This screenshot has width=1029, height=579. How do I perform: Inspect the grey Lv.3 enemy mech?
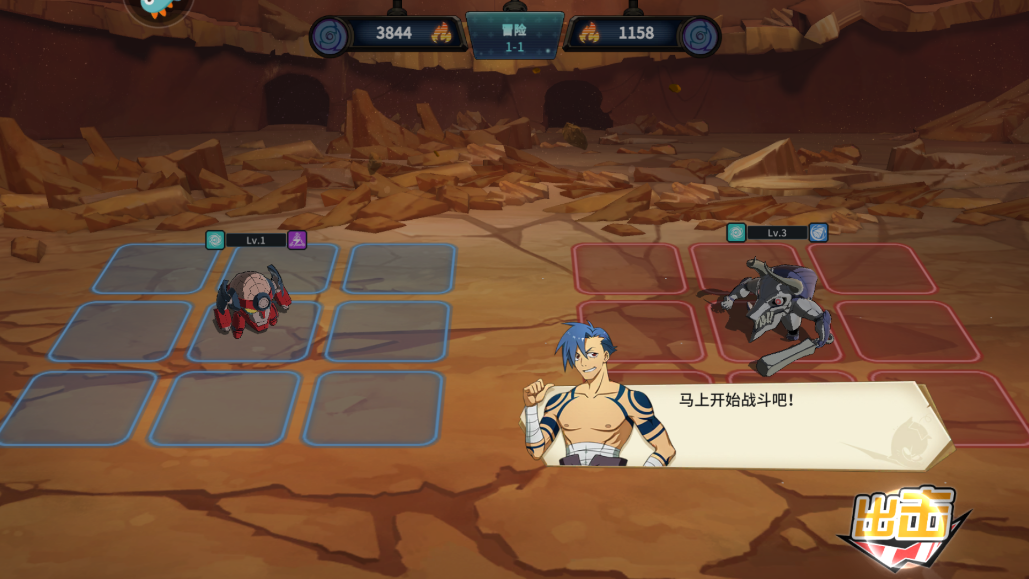[772, 312]
